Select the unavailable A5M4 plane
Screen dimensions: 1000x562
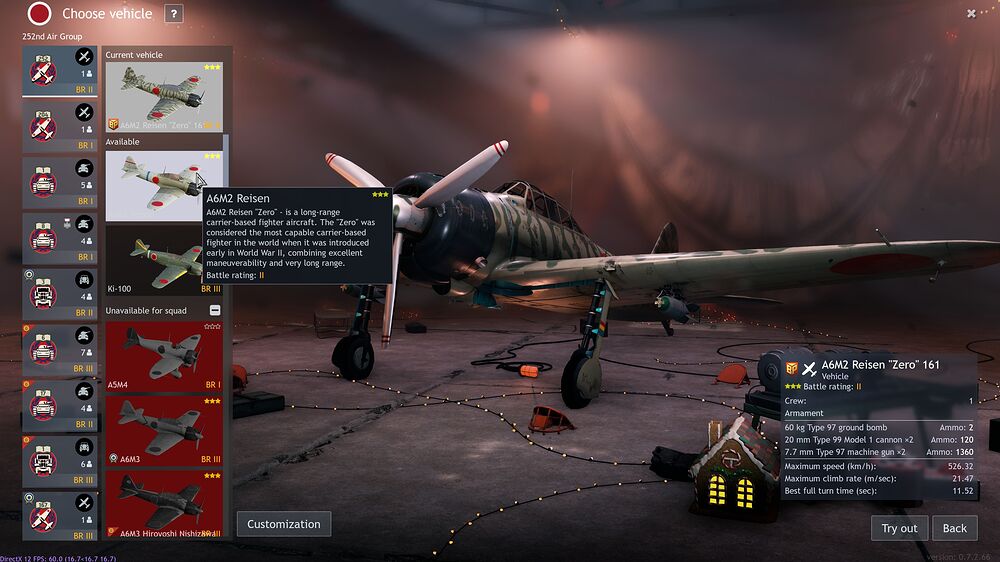[x=164, y=357]
